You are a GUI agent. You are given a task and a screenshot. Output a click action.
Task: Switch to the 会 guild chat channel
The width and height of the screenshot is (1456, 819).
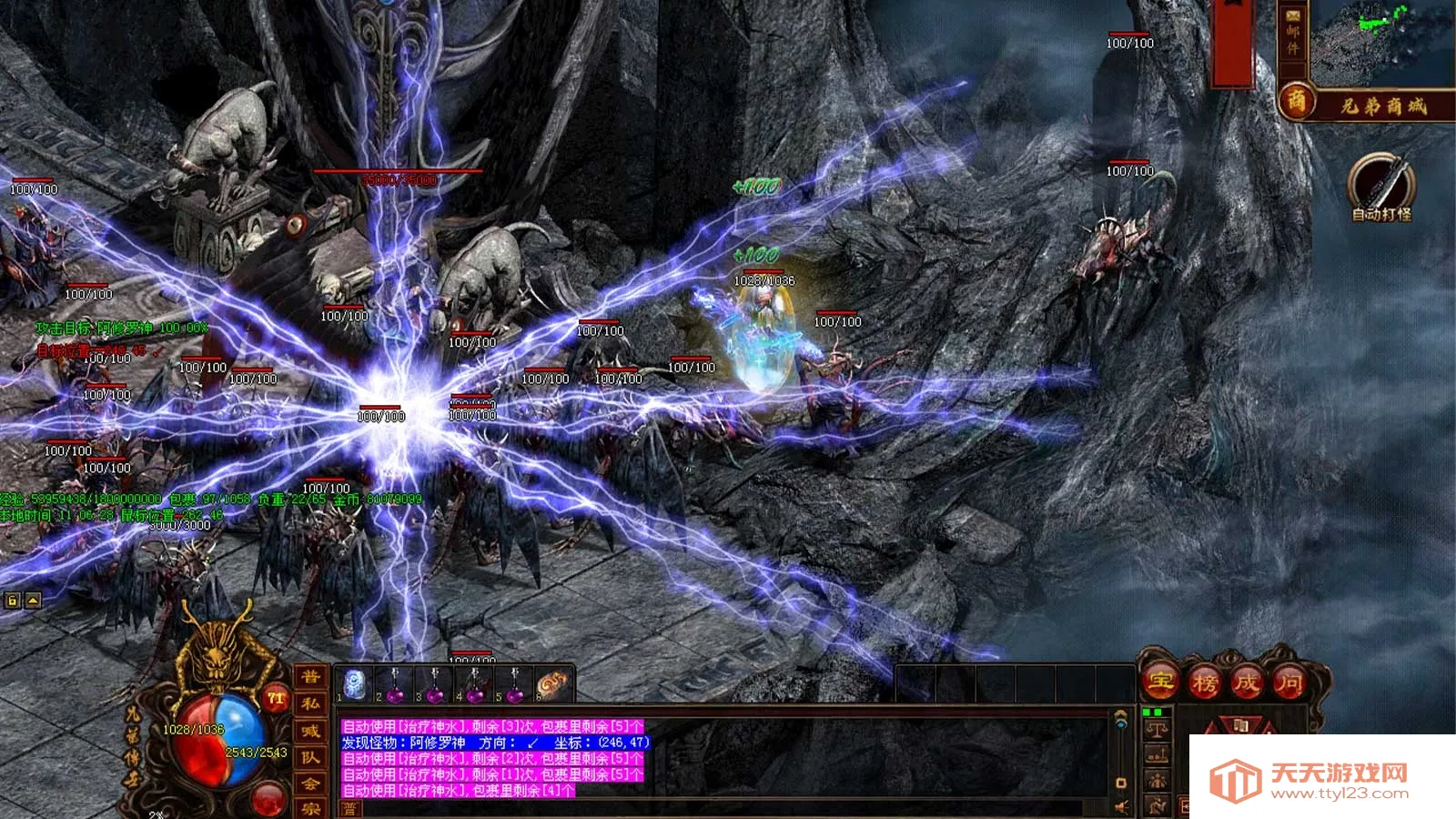311,784
